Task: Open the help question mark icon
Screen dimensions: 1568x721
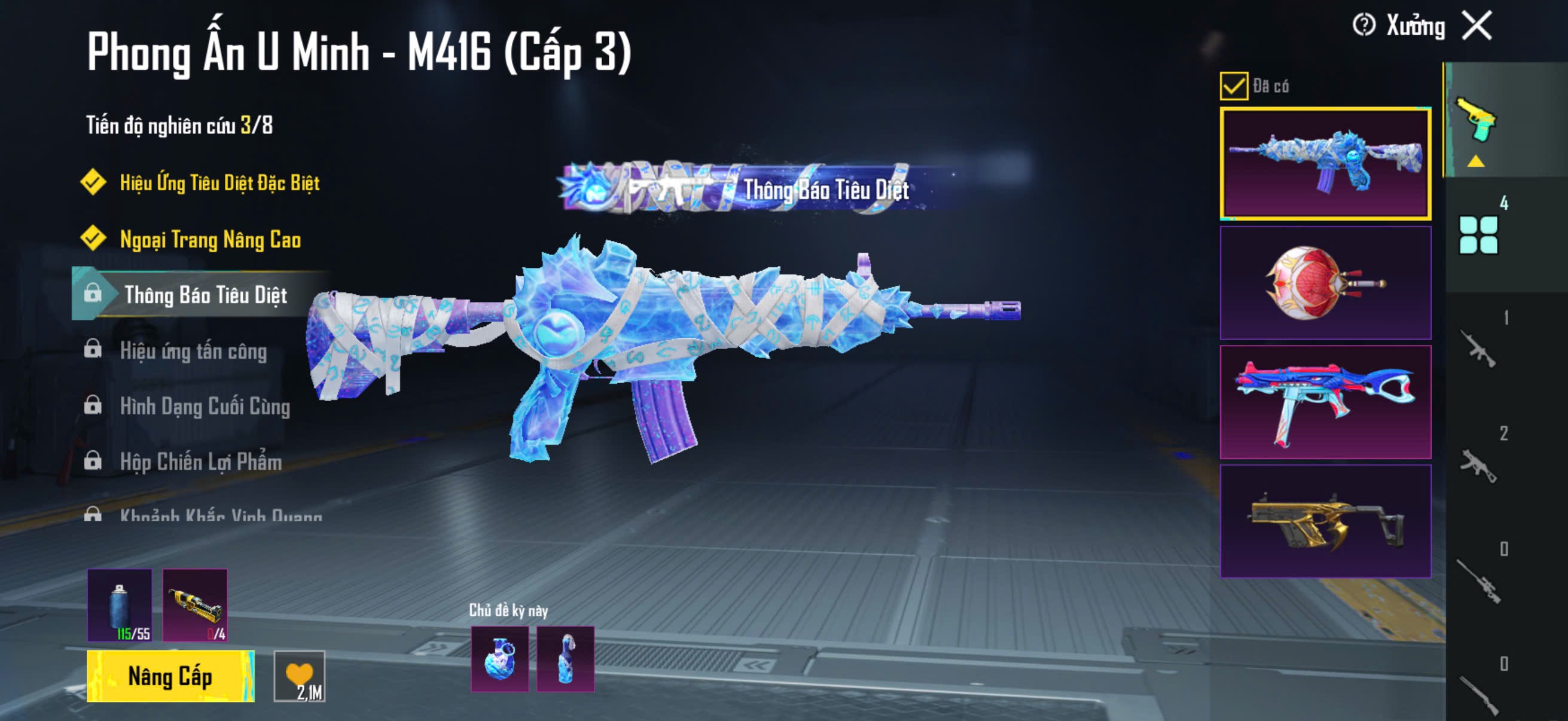Action: (x=1363, y=26)
